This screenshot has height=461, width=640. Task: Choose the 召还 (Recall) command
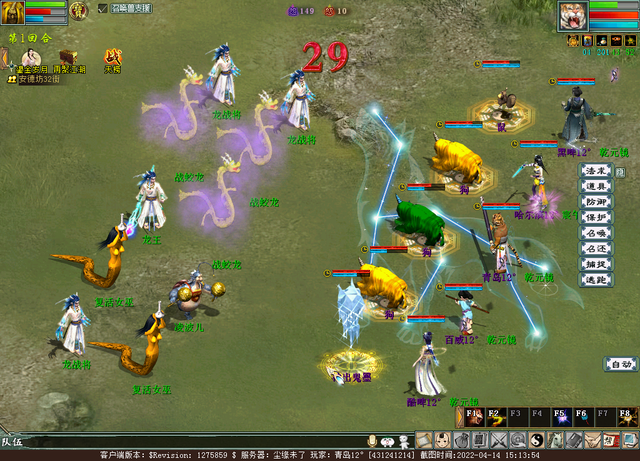pos(596,248)
